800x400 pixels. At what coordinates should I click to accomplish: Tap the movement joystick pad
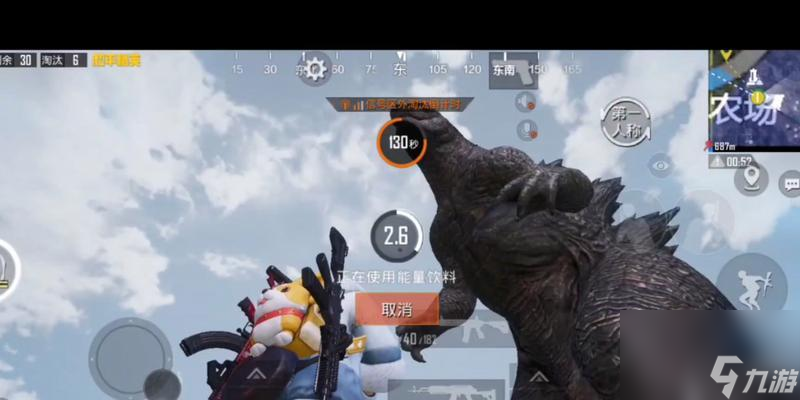[130, 355]
